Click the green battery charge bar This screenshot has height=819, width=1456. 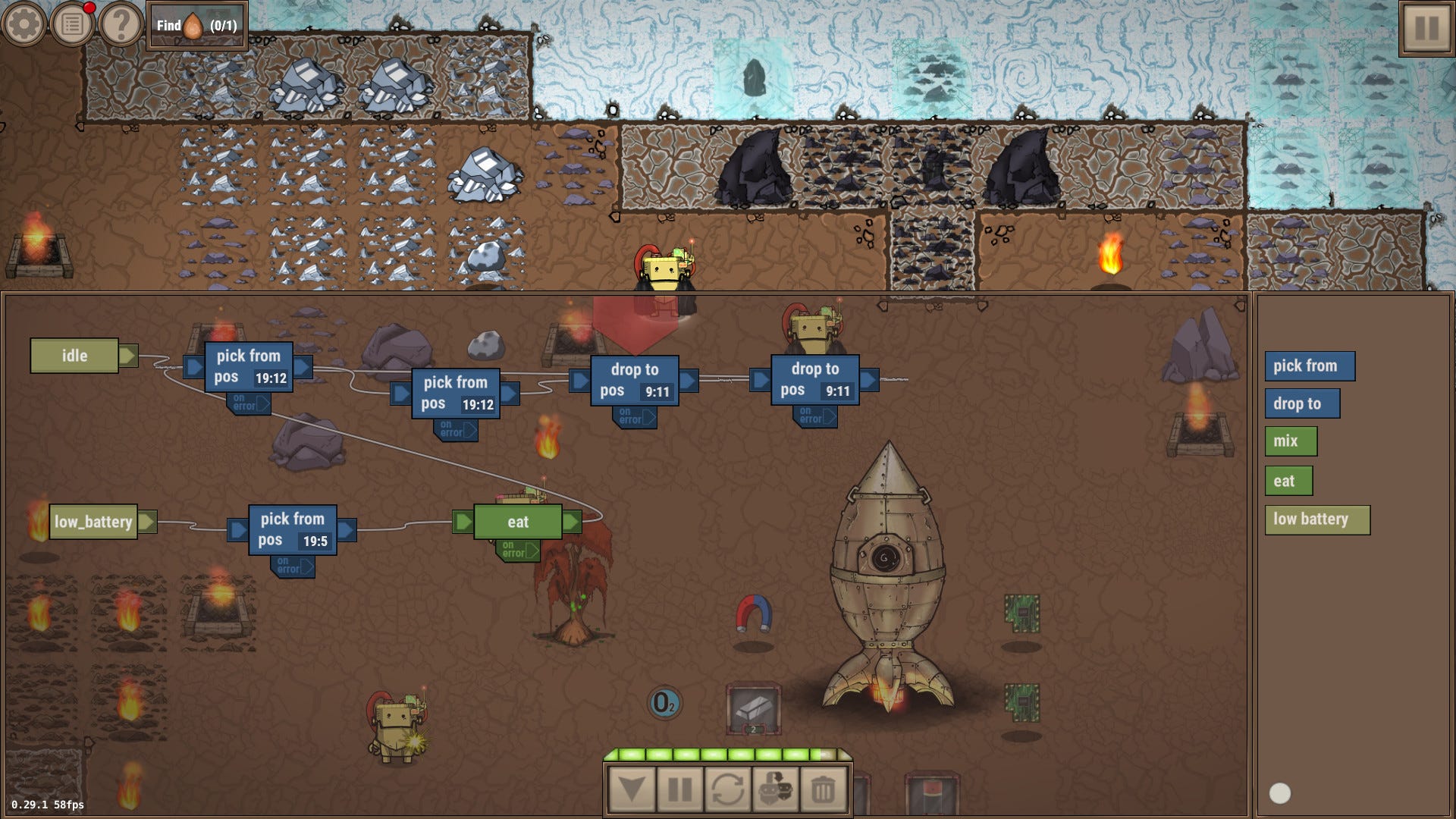[x=724, y=755]
